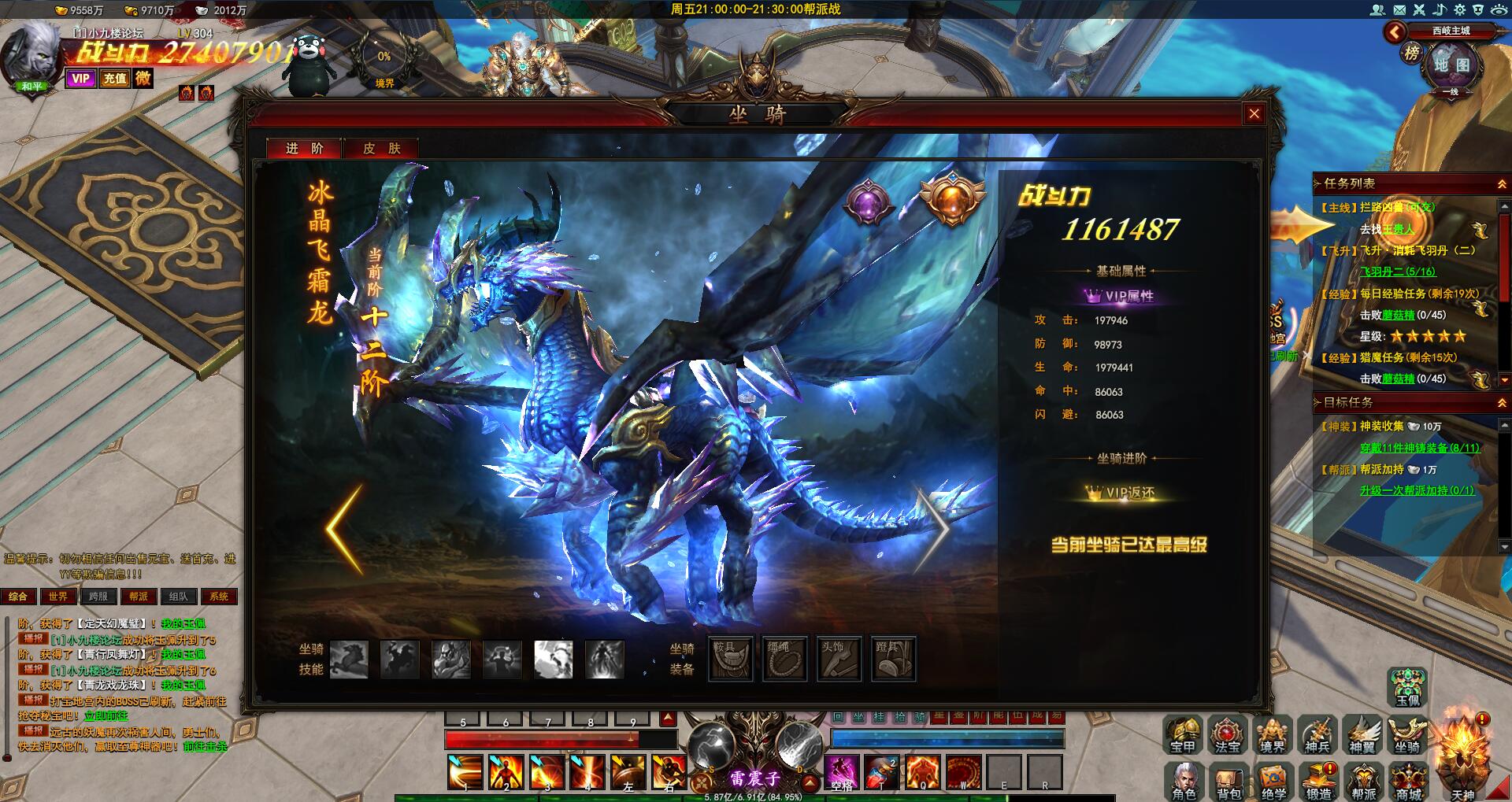Select the 鞍具 saddle equipment slot
Image resolution: width=1512 pixels, height=802 pixels.
pos(731,658)
